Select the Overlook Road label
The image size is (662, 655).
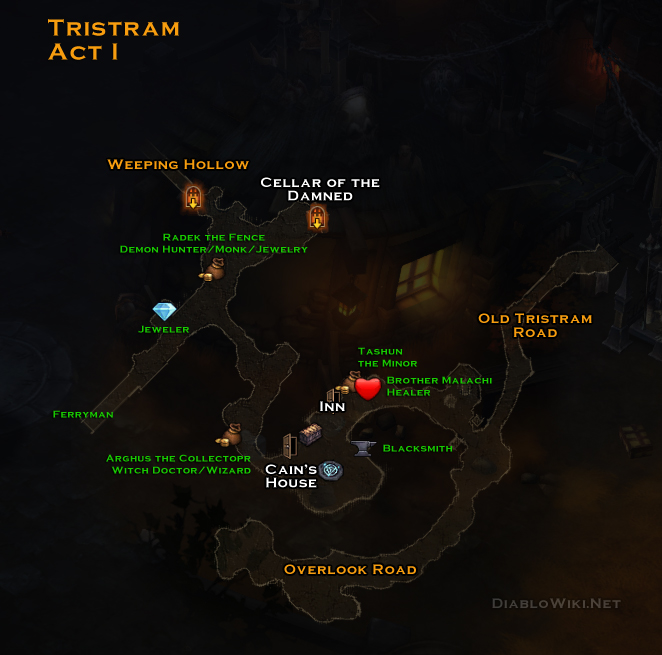350,569
